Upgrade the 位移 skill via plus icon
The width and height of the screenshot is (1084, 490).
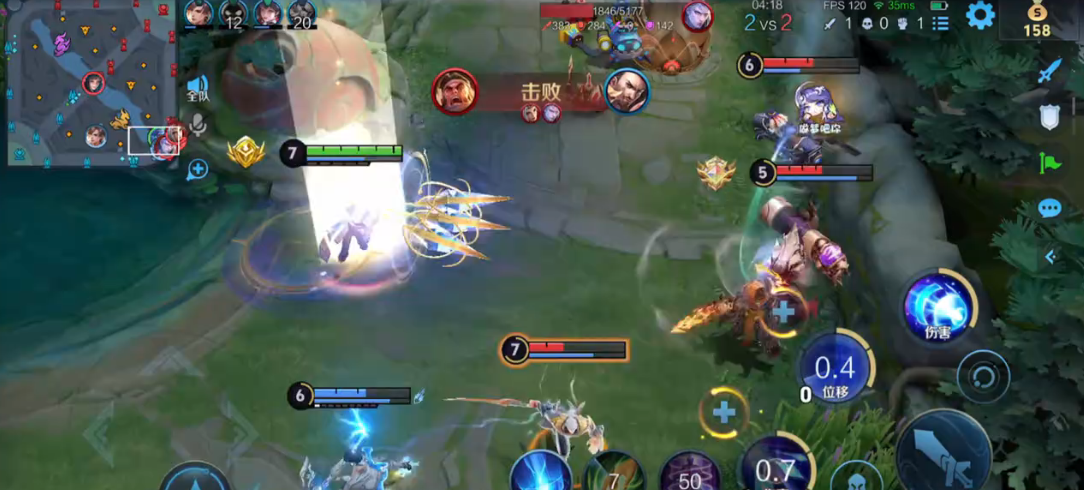click(784, 311)
